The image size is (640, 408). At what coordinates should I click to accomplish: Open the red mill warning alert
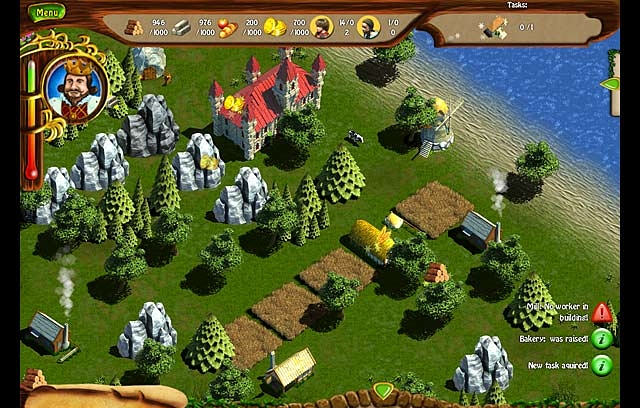[601, 312]
